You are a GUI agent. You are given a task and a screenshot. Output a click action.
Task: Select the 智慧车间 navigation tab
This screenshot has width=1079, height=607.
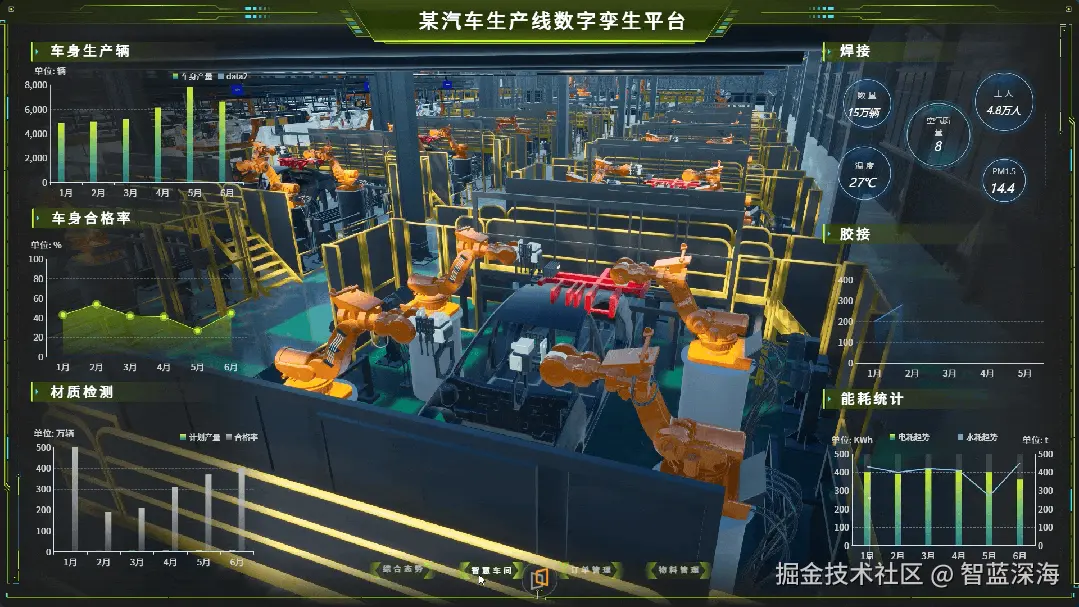coord(491,571)
